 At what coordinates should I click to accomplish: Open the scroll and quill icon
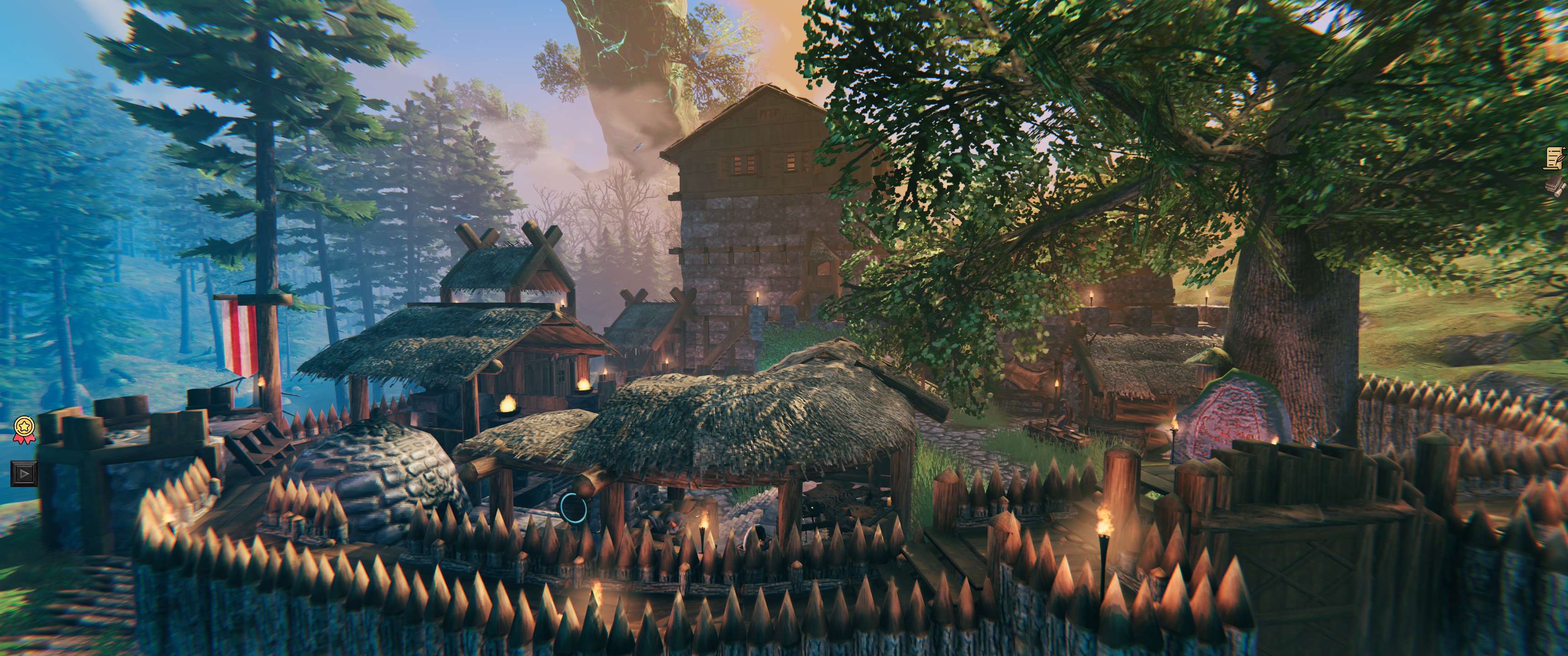click(x=1558, y=158)
